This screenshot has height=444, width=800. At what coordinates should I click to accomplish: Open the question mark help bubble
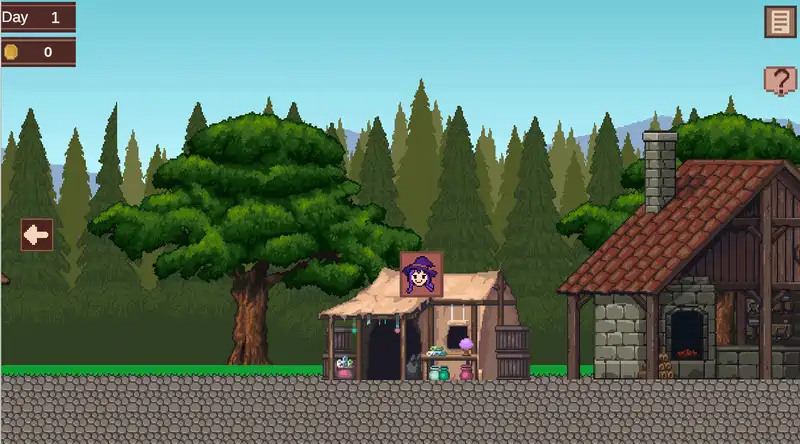point(779,80)
